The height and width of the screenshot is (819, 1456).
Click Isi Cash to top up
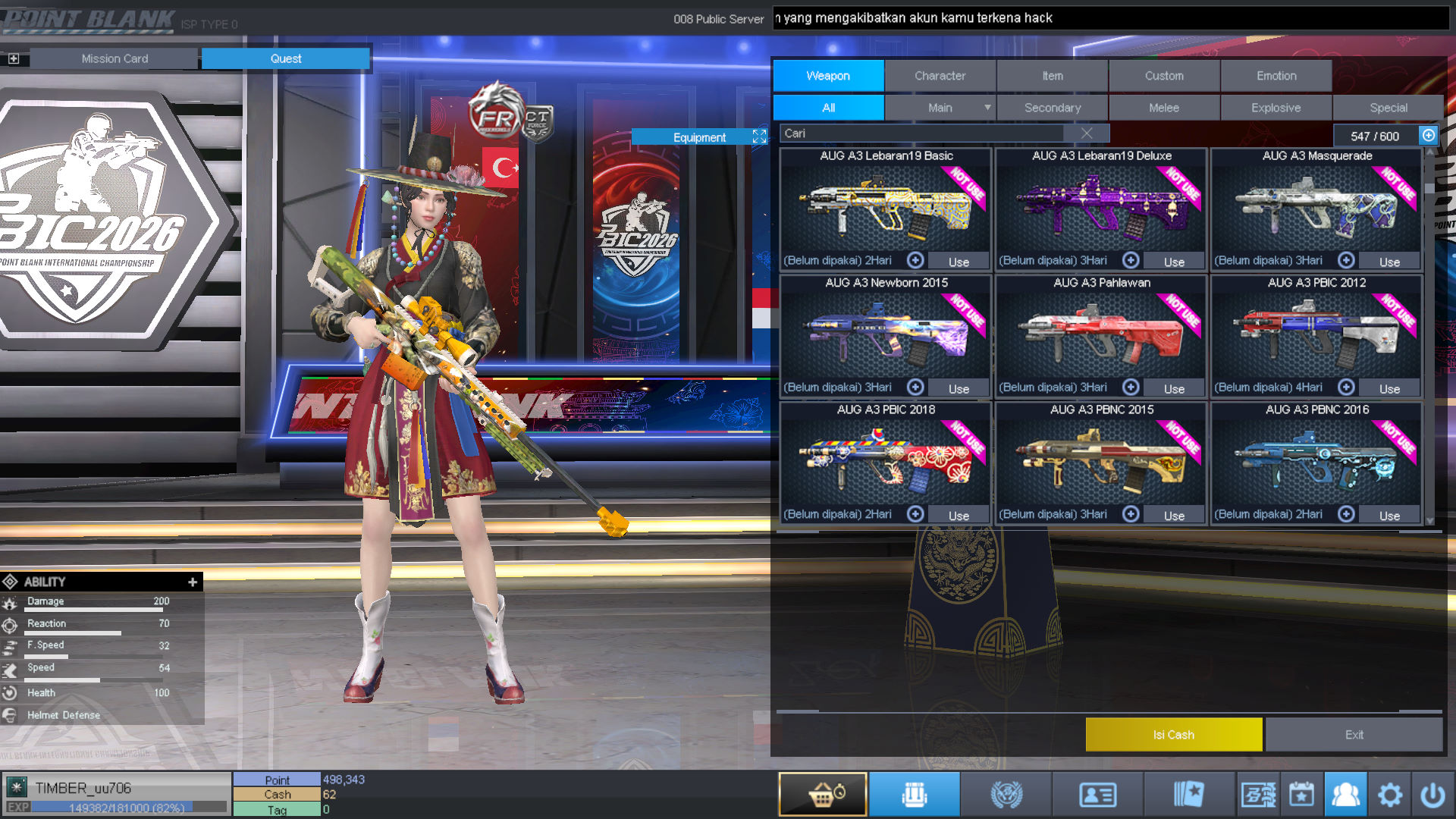coord(1173,735)
